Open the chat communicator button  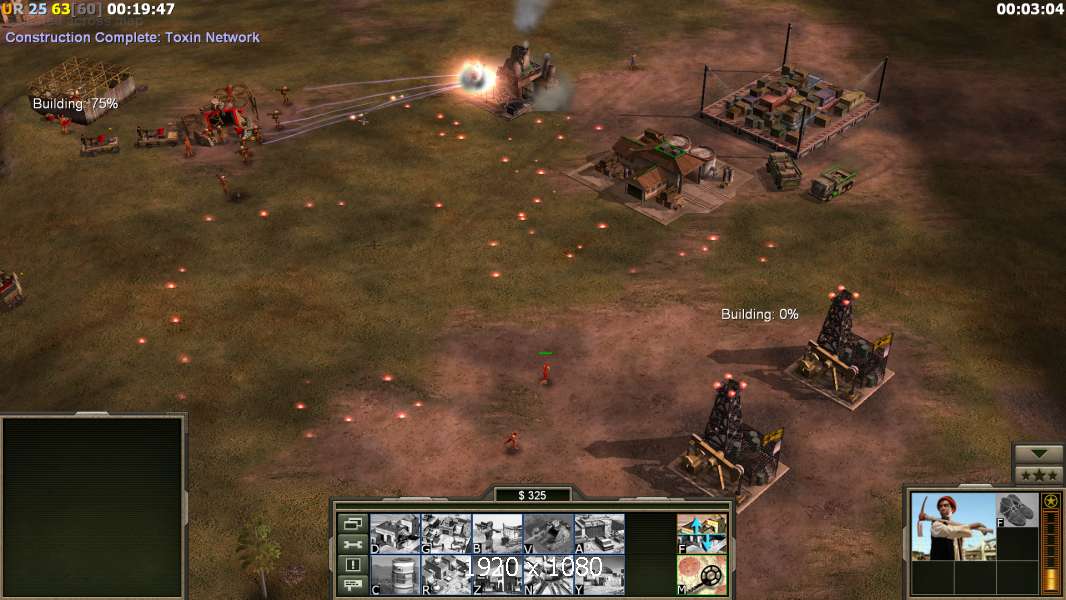(x=352, y=586)
